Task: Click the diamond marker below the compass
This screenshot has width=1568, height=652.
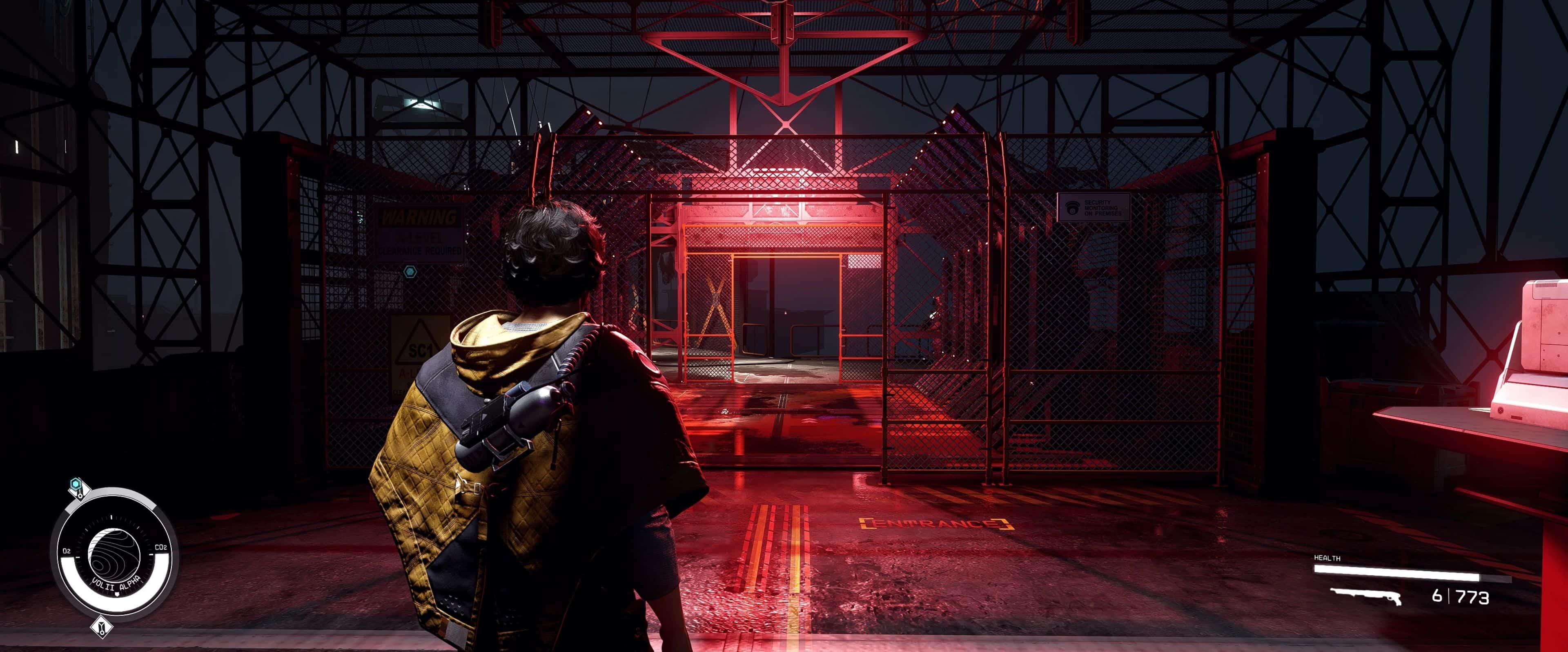Action: 102,626
